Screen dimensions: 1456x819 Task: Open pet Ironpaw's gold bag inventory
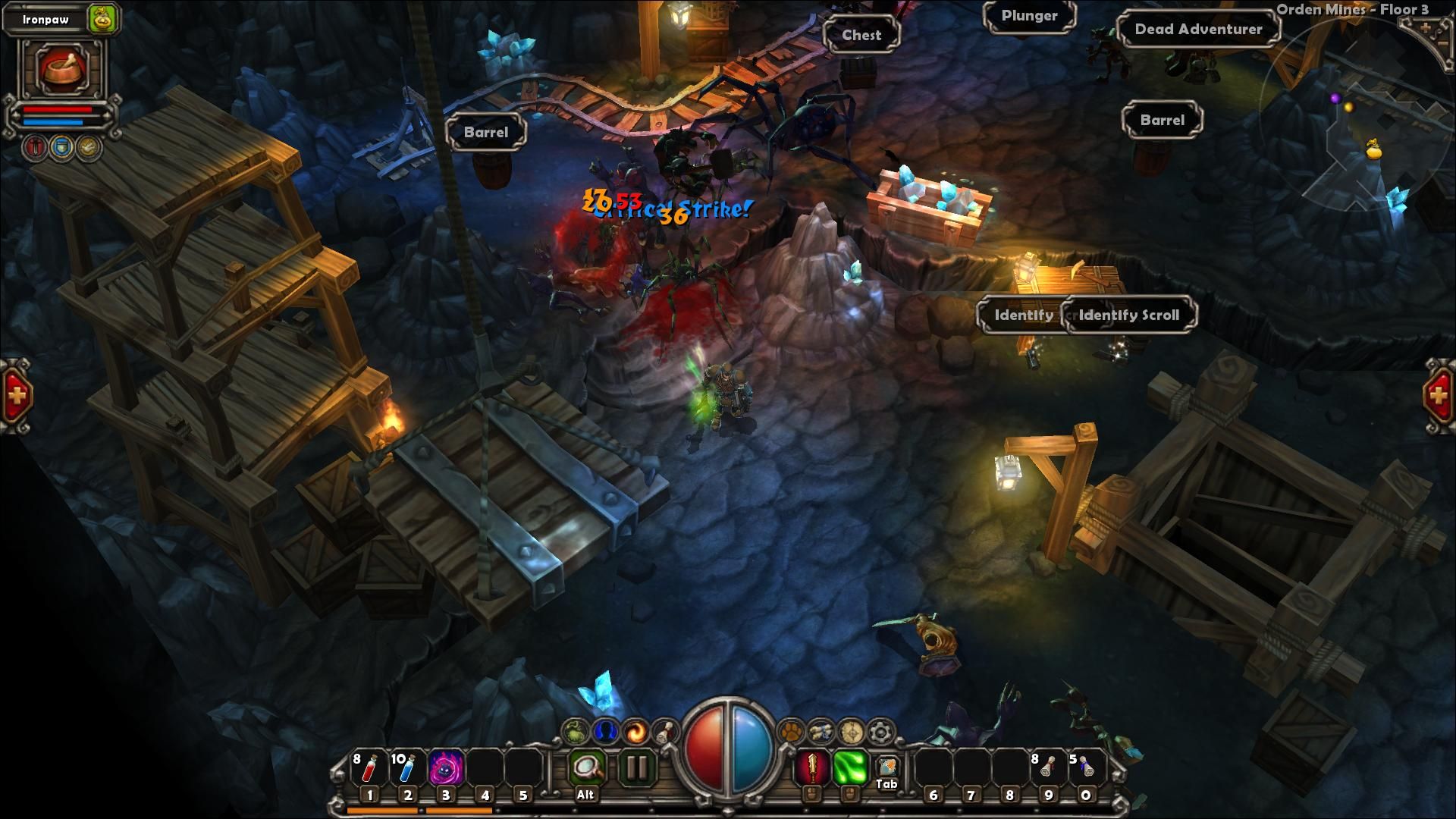[x=102, y=19]
